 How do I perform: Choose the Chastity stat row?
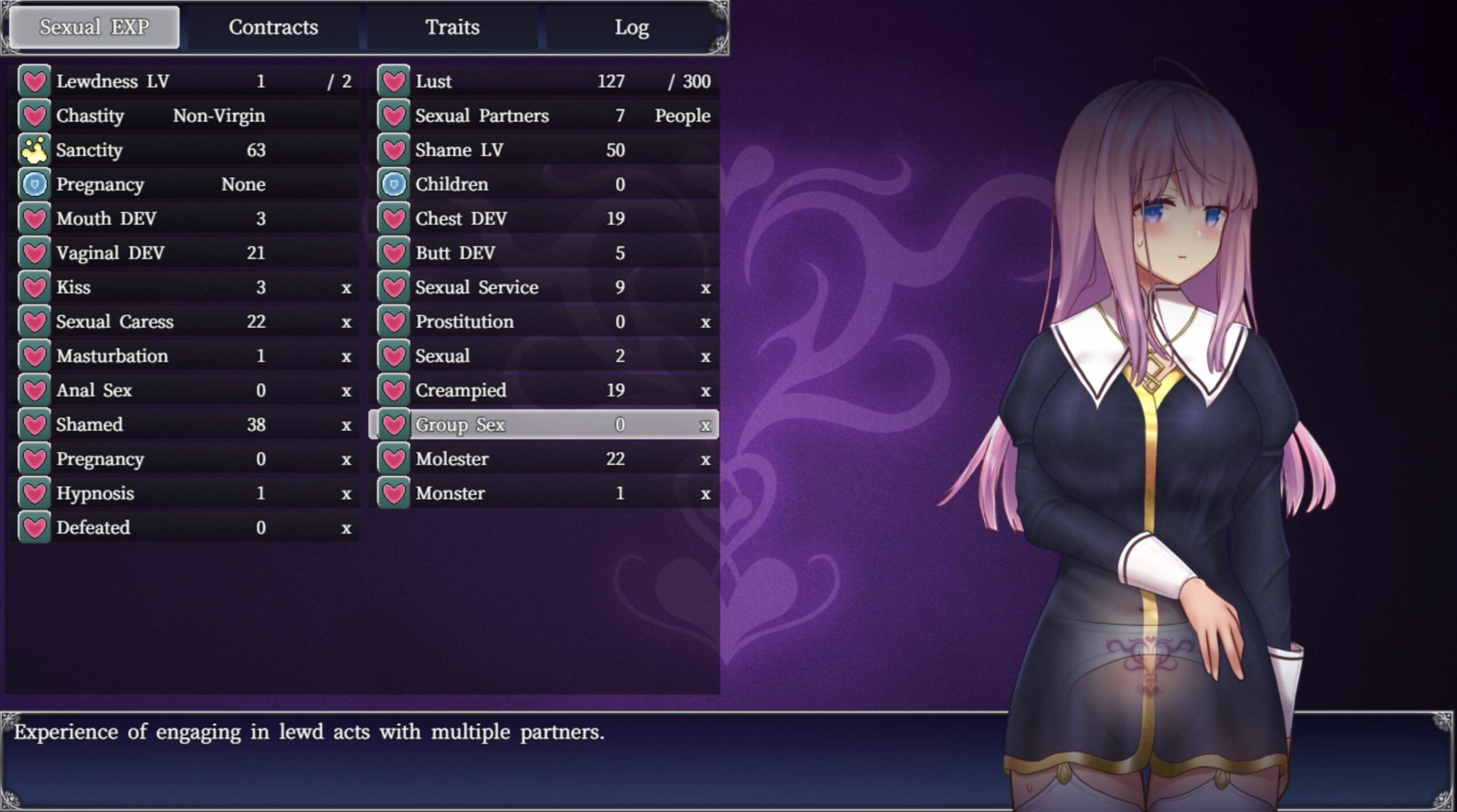pos(185,116)
